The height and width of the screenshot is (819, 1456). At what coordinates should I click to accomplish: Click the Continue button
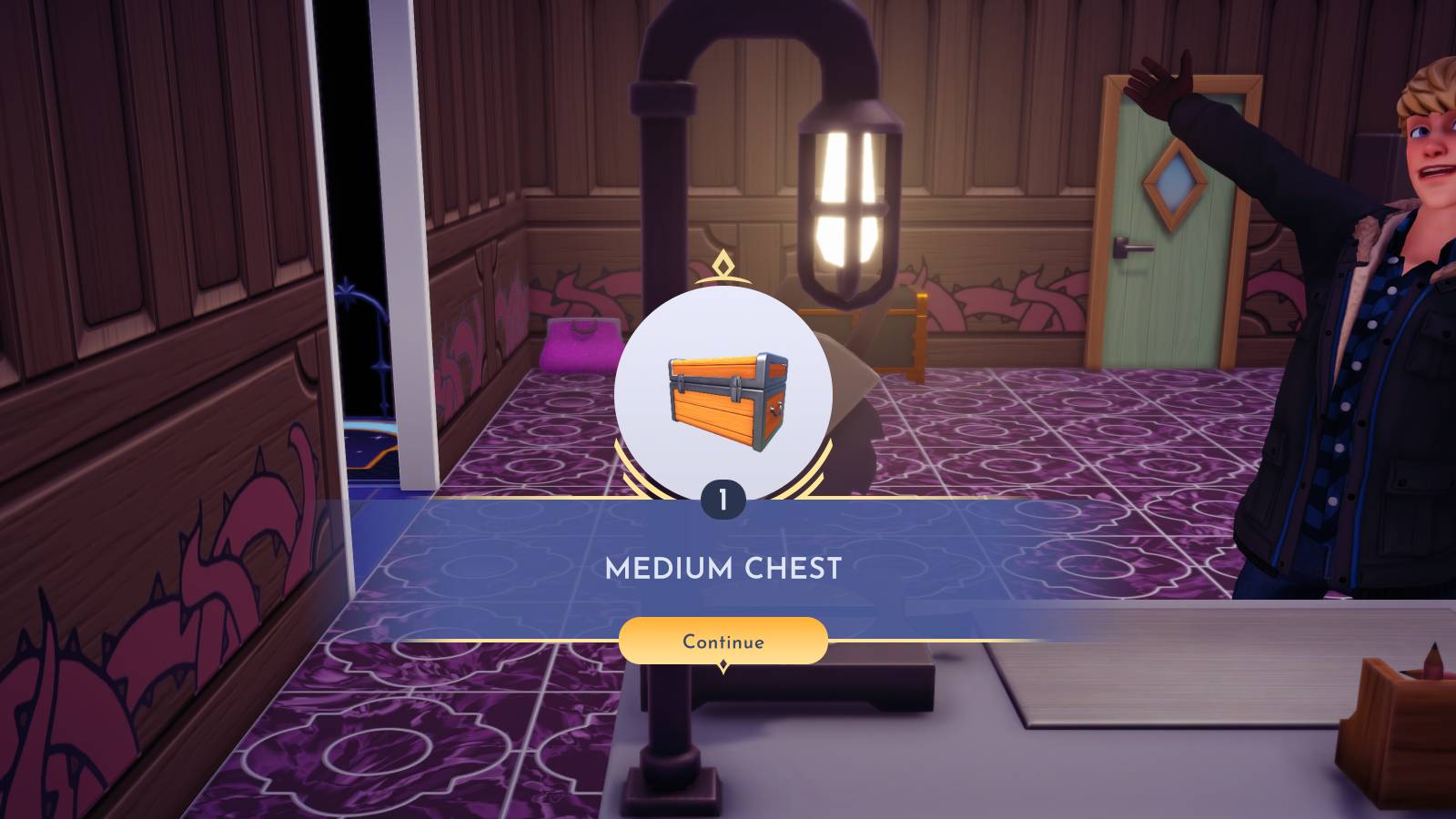click(724, 642)
